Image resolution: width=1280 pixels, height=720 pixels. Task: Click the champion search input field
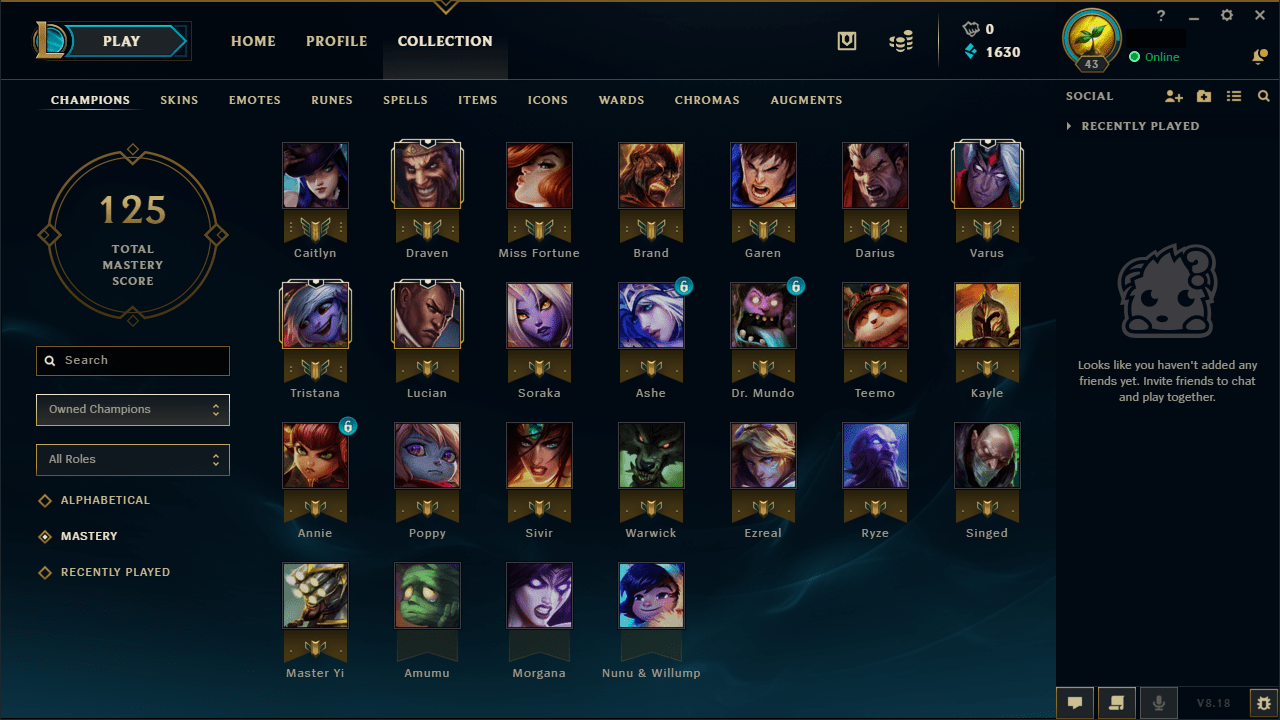pos(132,361)
